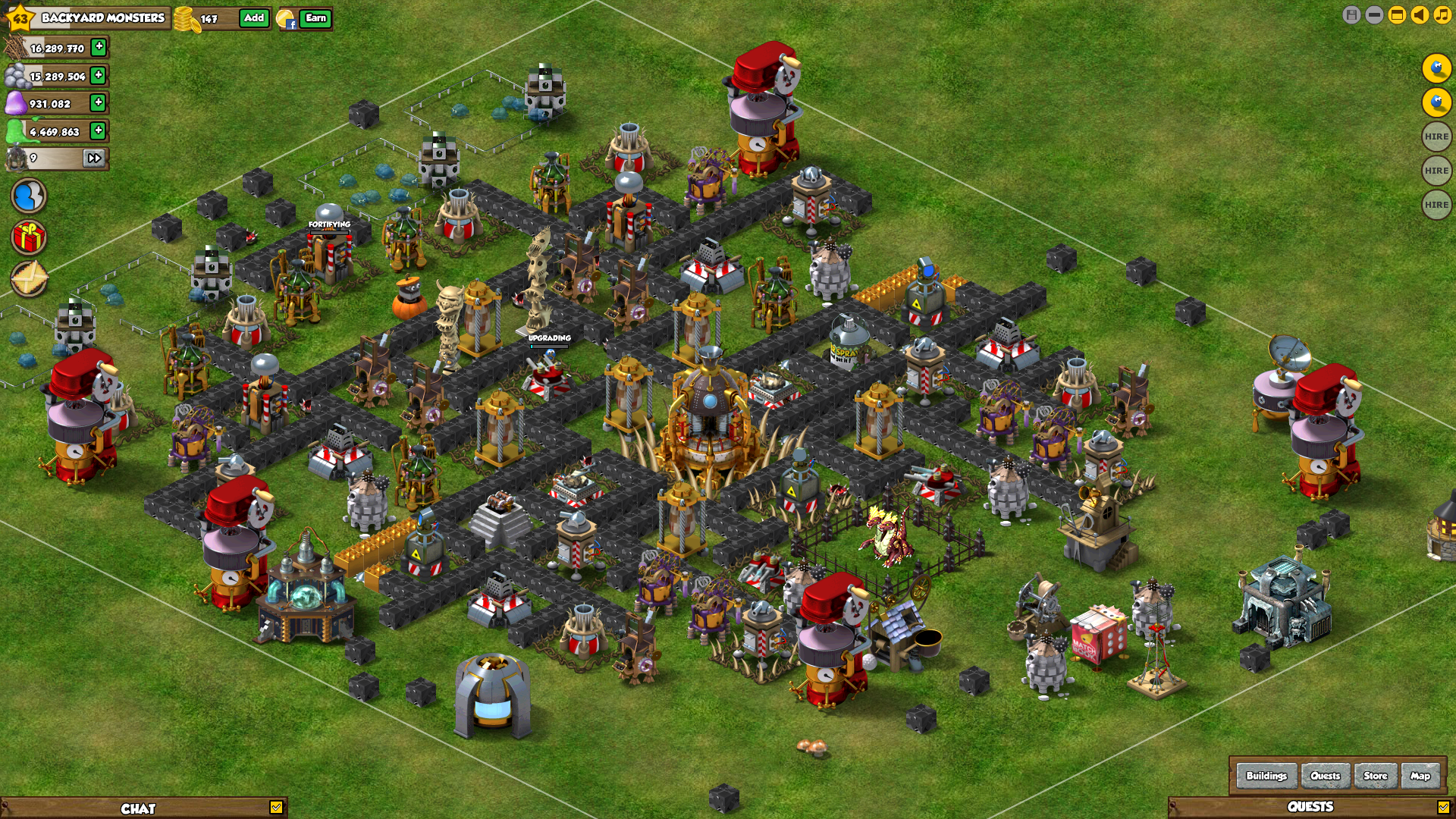1456x819 pixels.
Task: Open the red gift box icon
Action: click(29, 237)
